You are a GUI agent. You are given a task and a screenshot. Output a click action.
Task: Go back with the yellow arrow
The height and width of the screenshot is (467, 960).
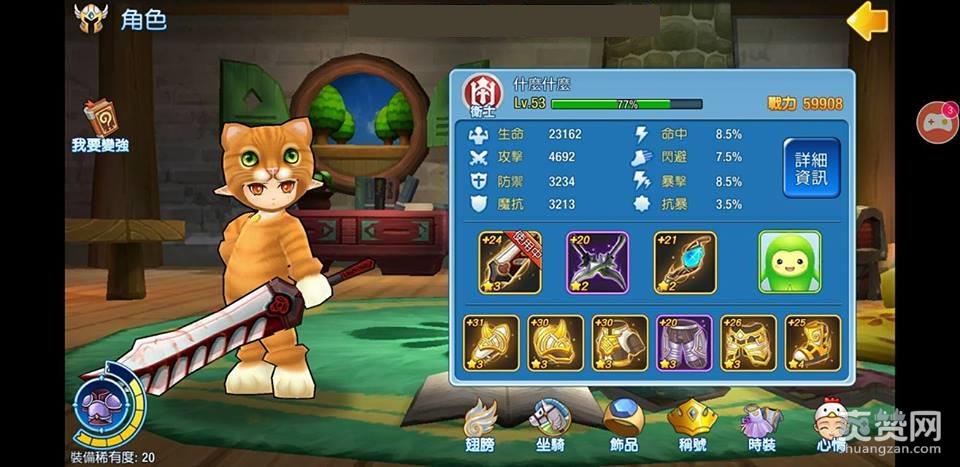[x=867, y=21]
